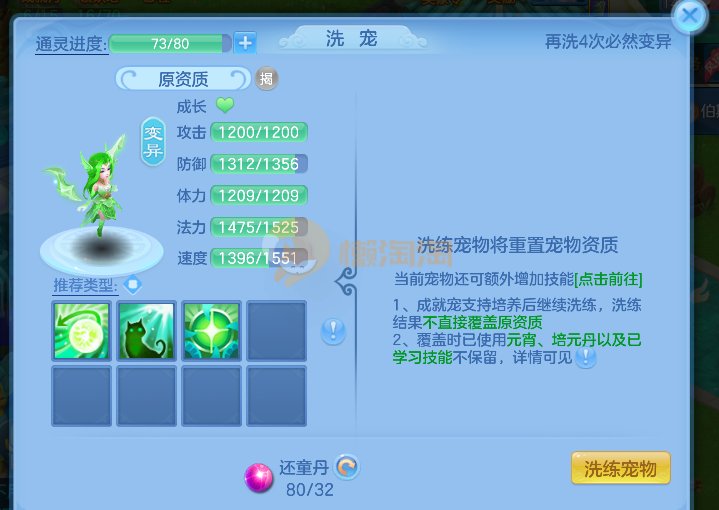Follow the 点击前往 link
The height and width of the screenshot is (510, 719).
[x=608, y=278]
